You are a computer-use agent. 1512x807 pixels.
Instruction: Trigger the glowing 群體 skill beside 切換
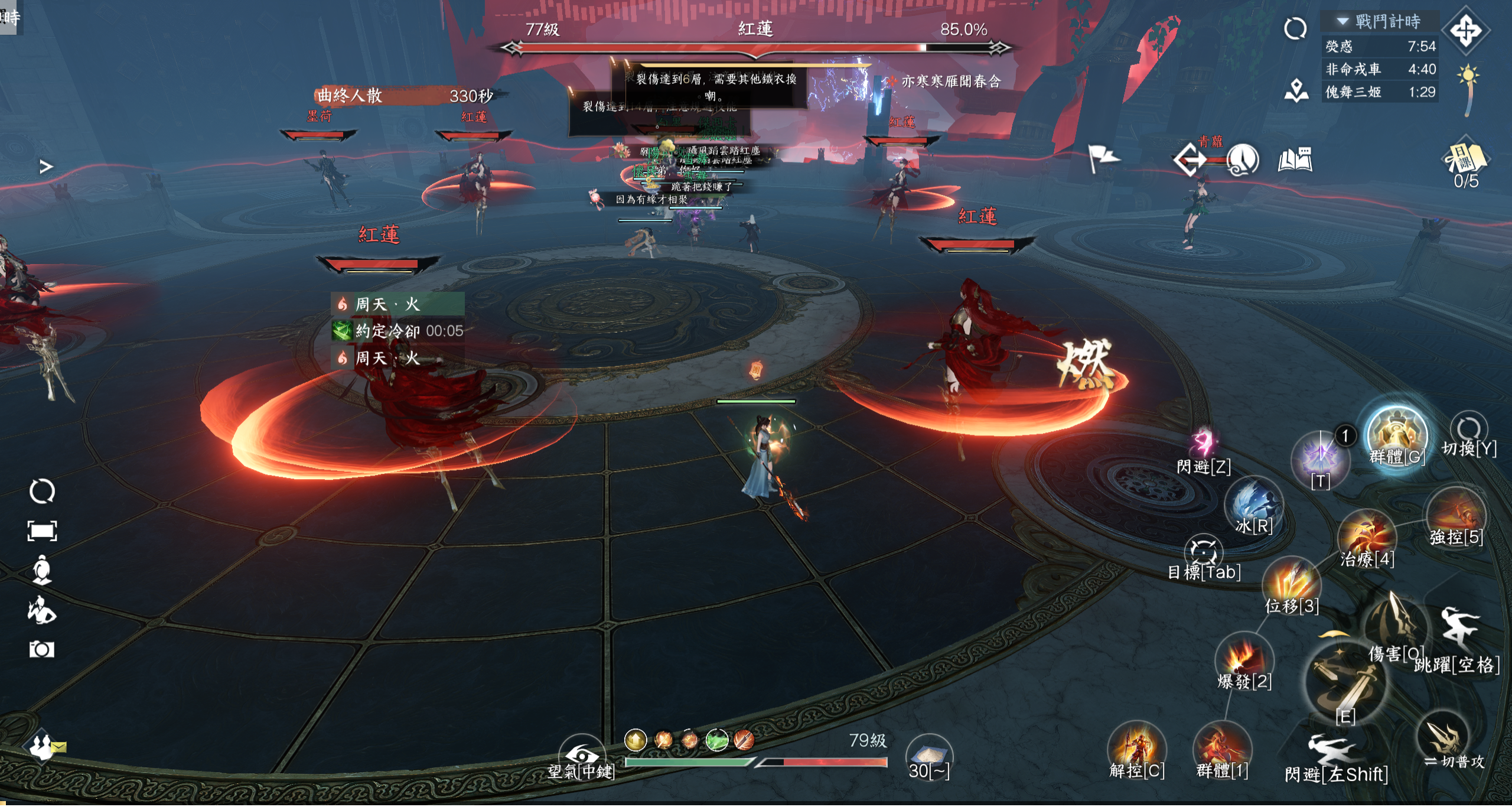click(x=1397, y=436)
